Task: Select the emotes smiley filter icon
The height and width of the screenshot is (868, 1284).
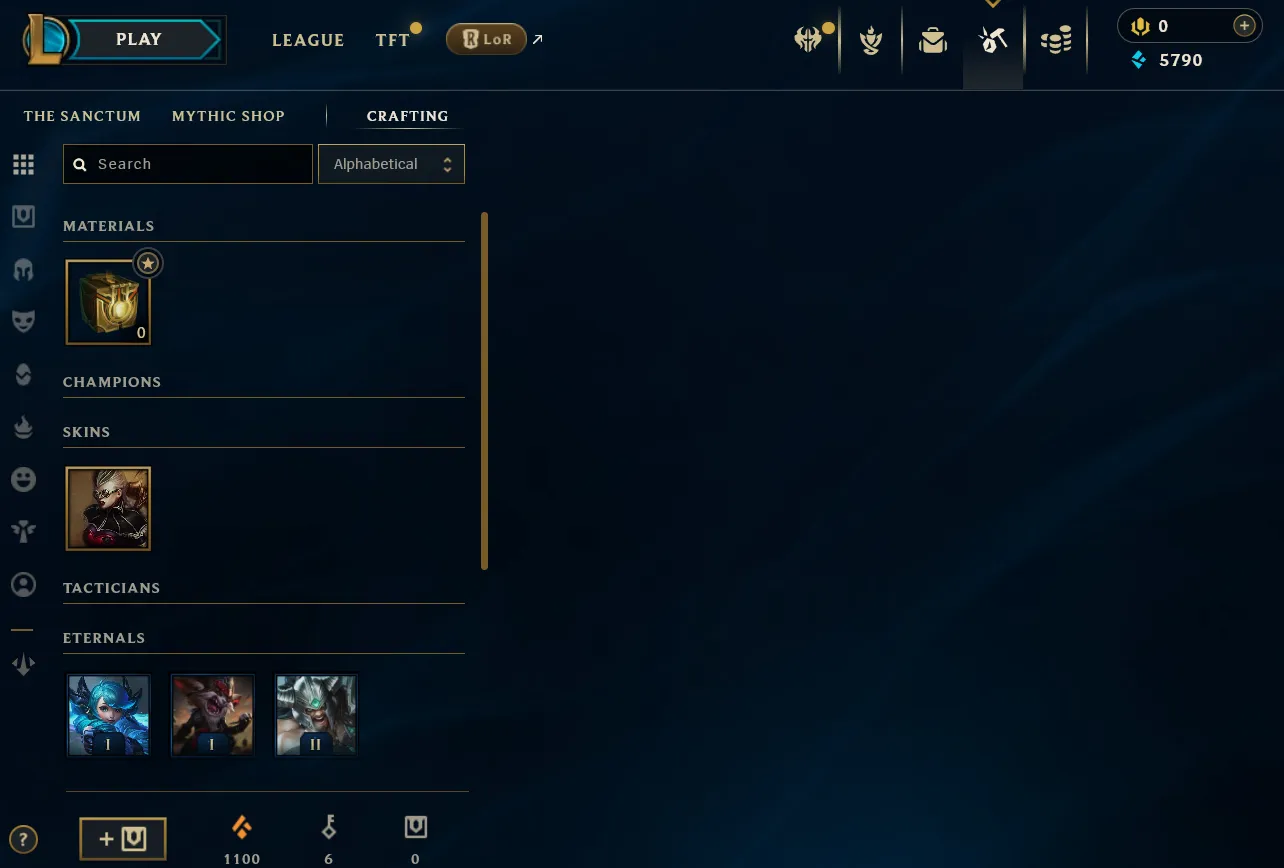Action: [23, 479]
